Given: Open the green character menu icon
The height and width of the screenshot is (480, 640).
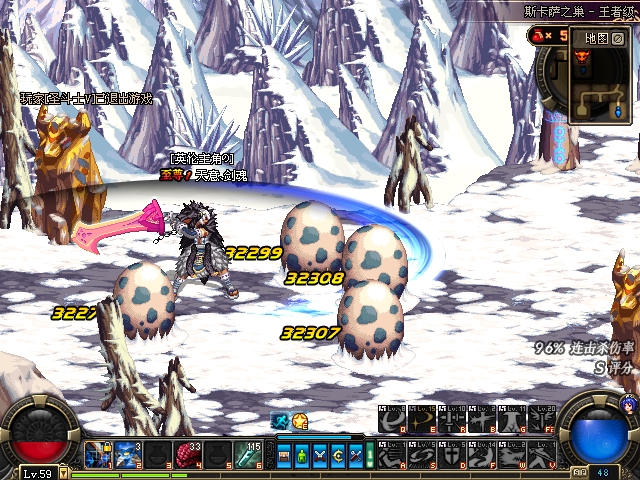Looking at the screenshot, I should (302, 456).
